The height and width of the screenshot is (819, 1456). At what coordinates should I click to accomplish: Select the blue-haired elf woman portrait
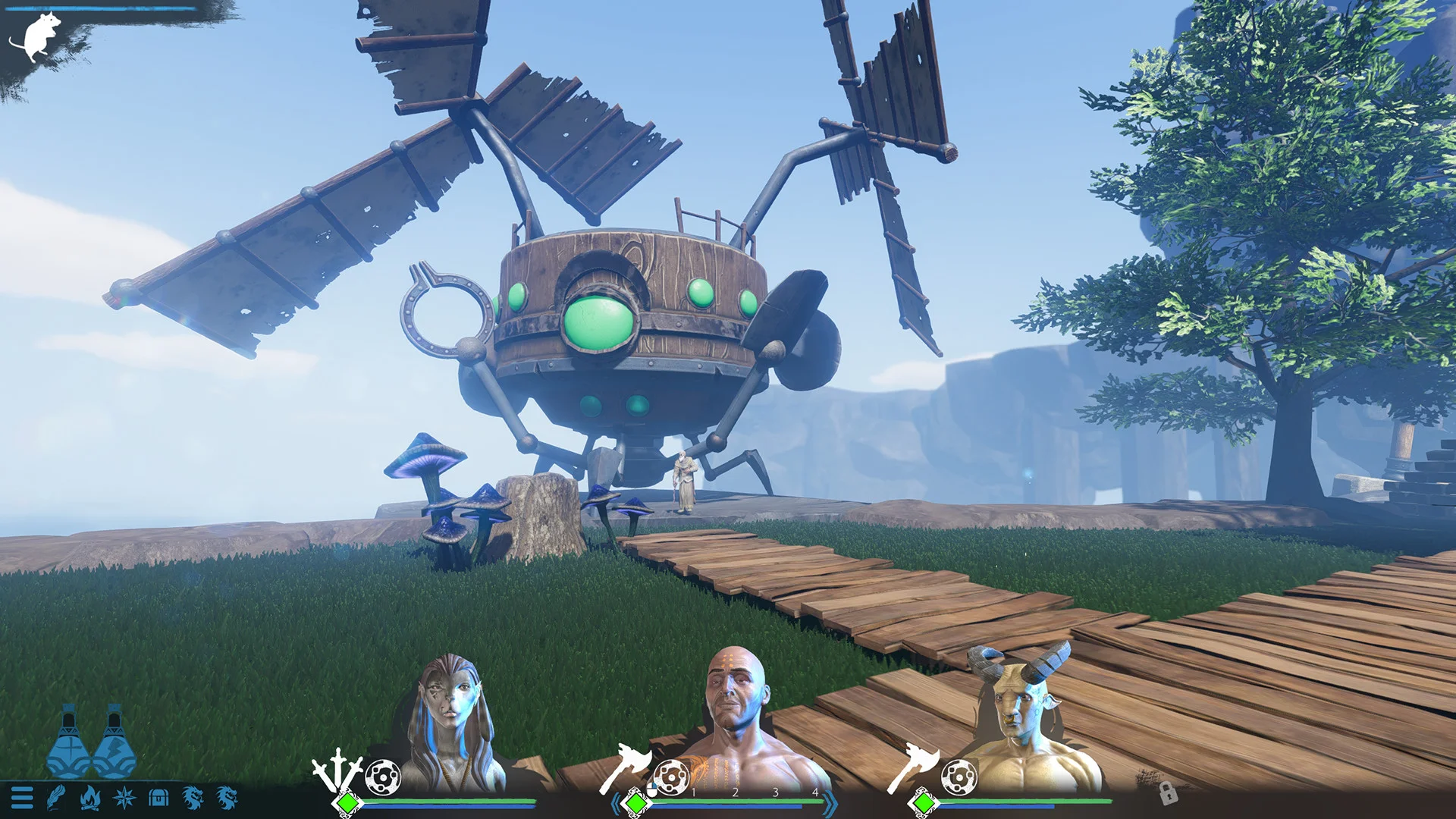[x=452, y=720]
